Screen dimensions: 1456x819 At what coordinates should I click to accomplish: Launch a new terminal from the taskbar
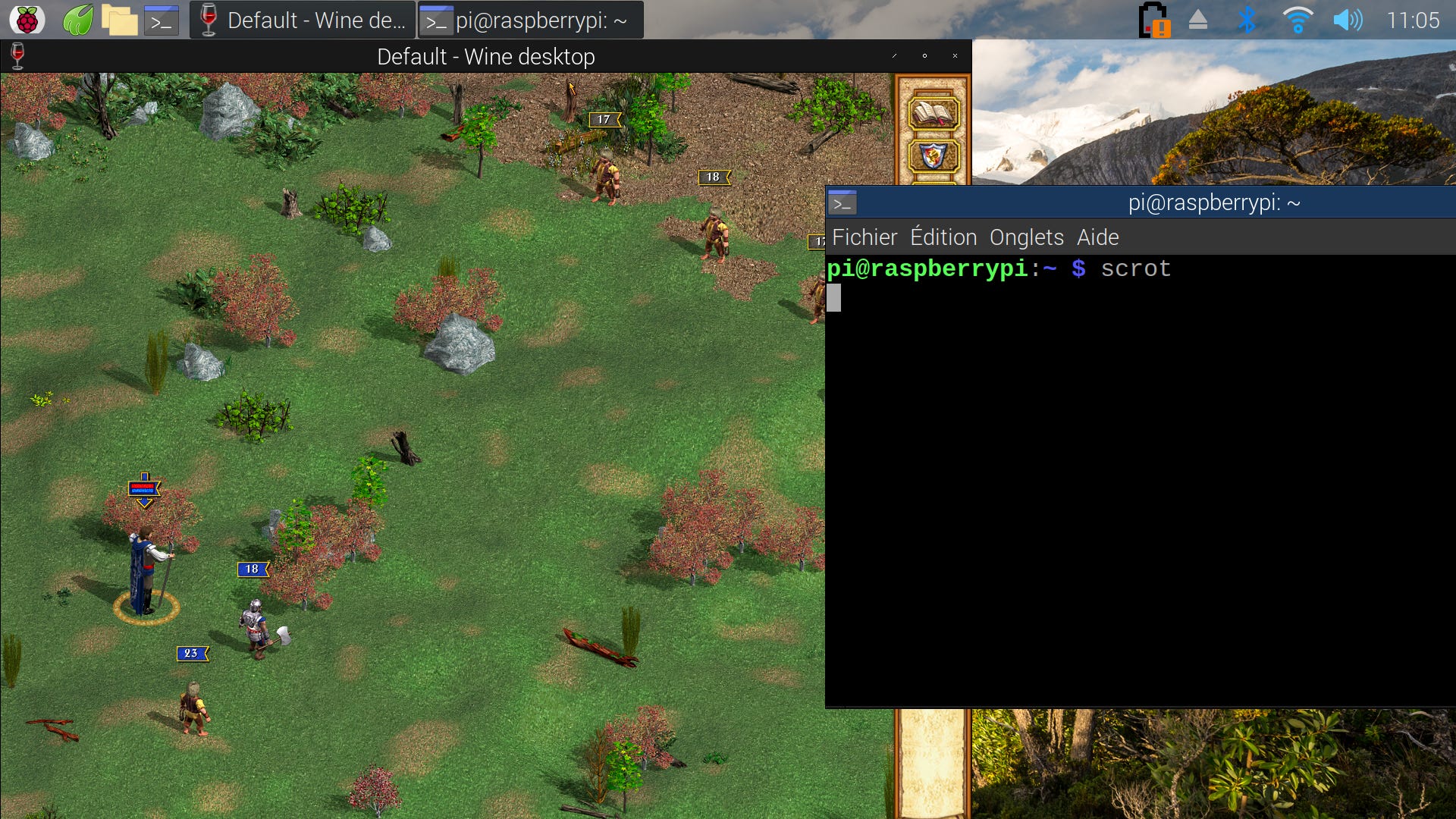point(162,19)
